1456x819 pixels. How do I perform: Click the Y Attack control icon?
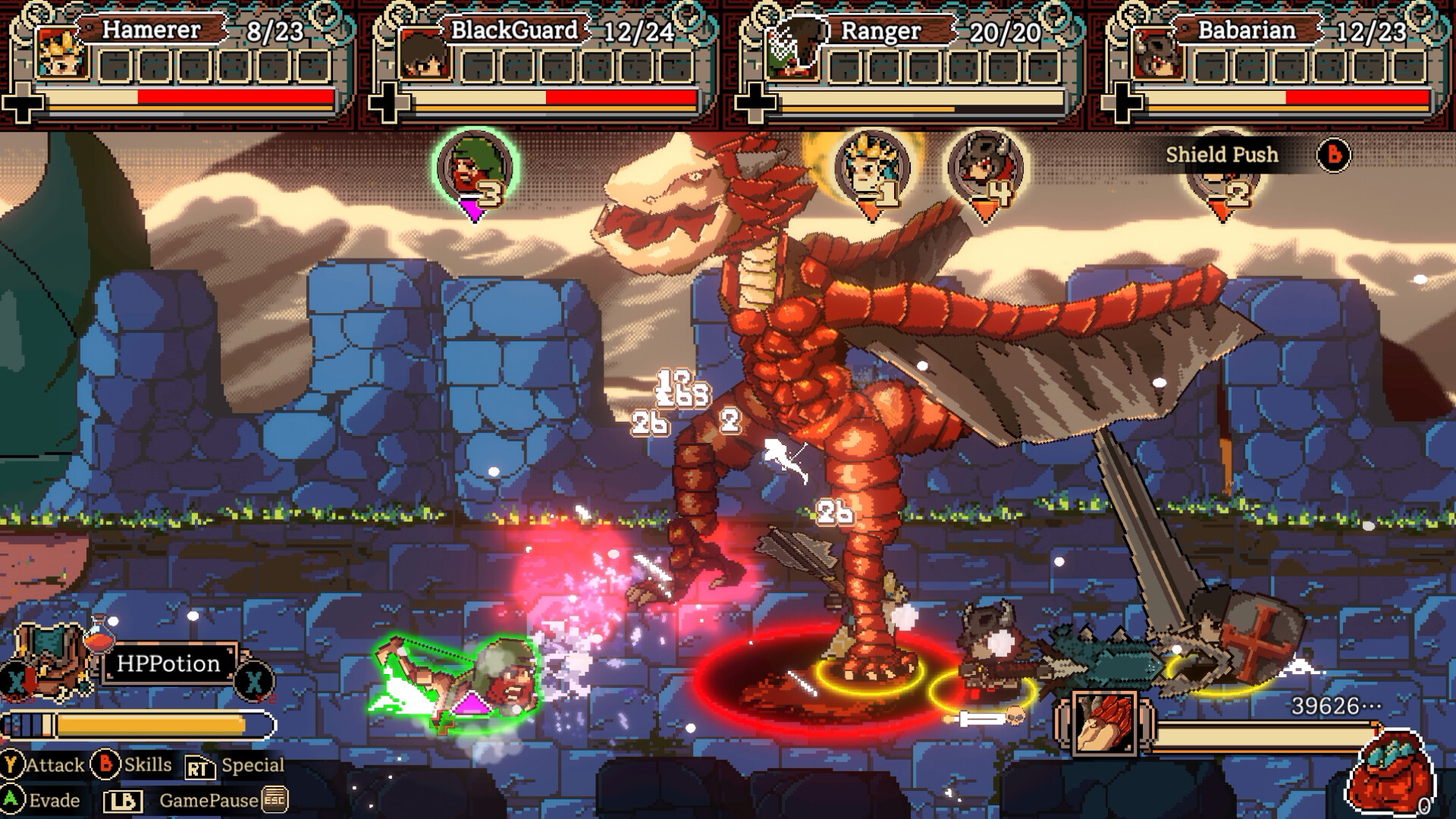[x=11, y=765]
